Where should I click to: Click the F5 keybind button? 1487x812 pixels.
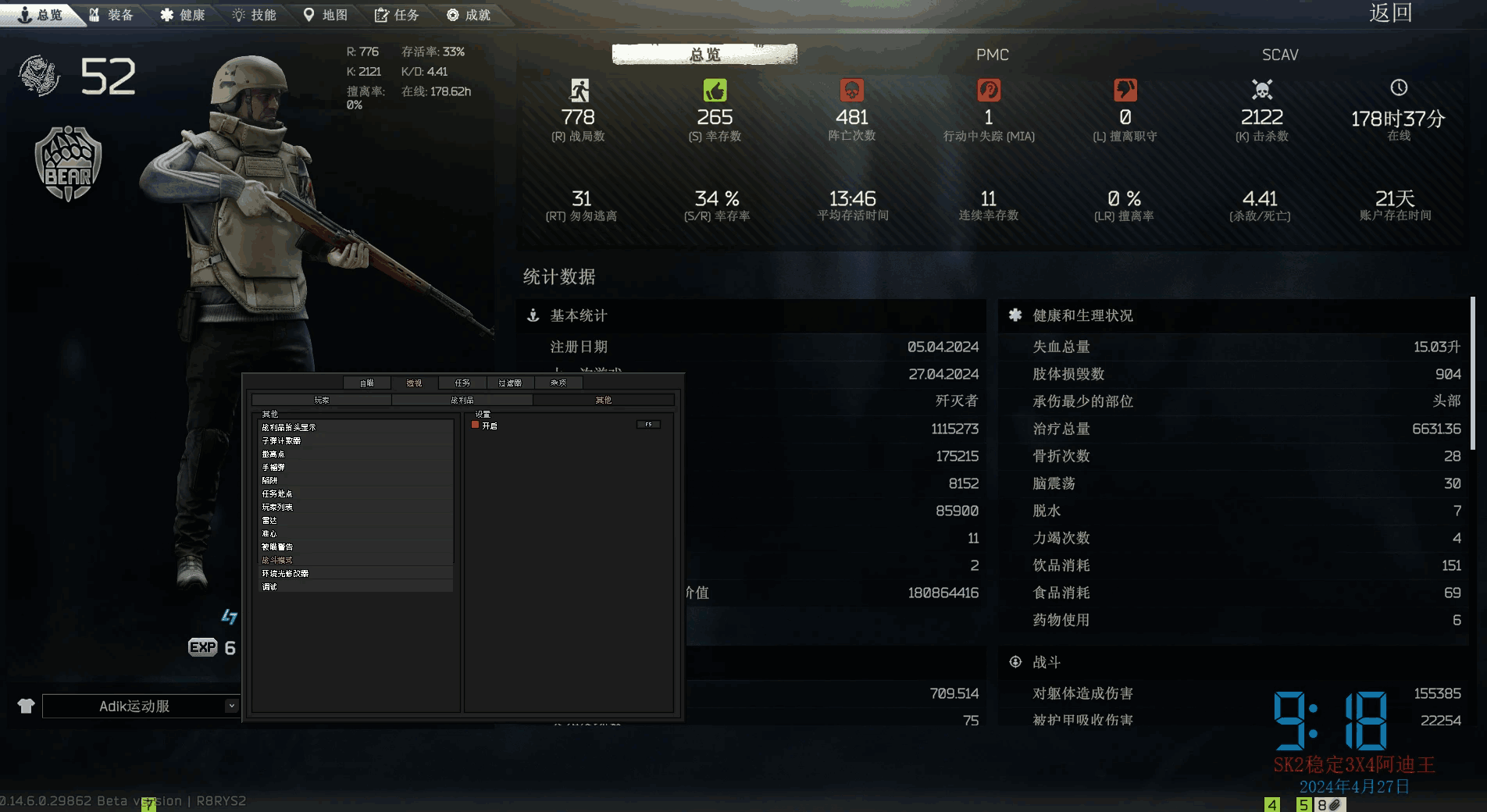coord(649,424)
